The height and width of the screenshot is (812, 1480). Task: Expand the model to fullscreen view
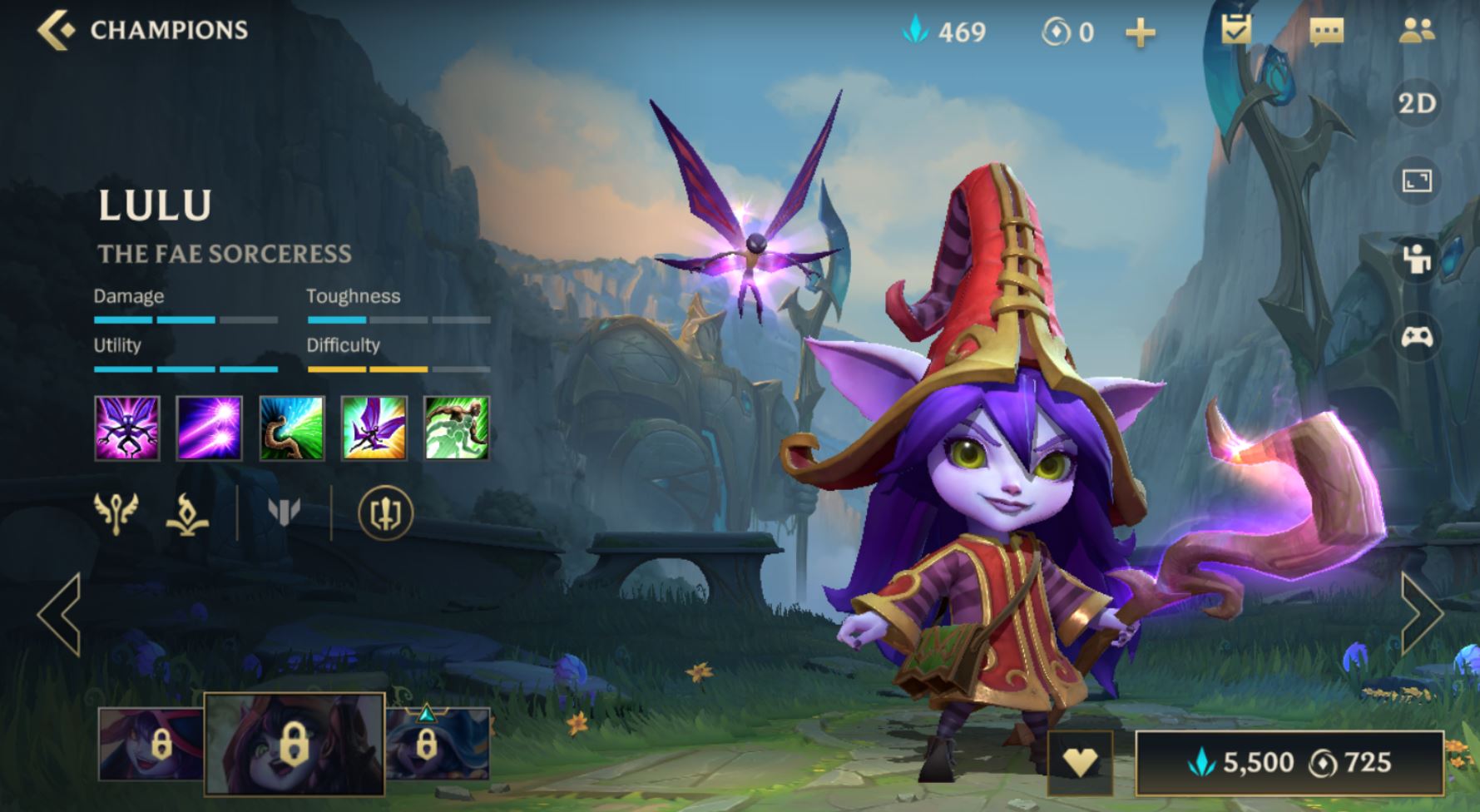[x=1417, y=181]
